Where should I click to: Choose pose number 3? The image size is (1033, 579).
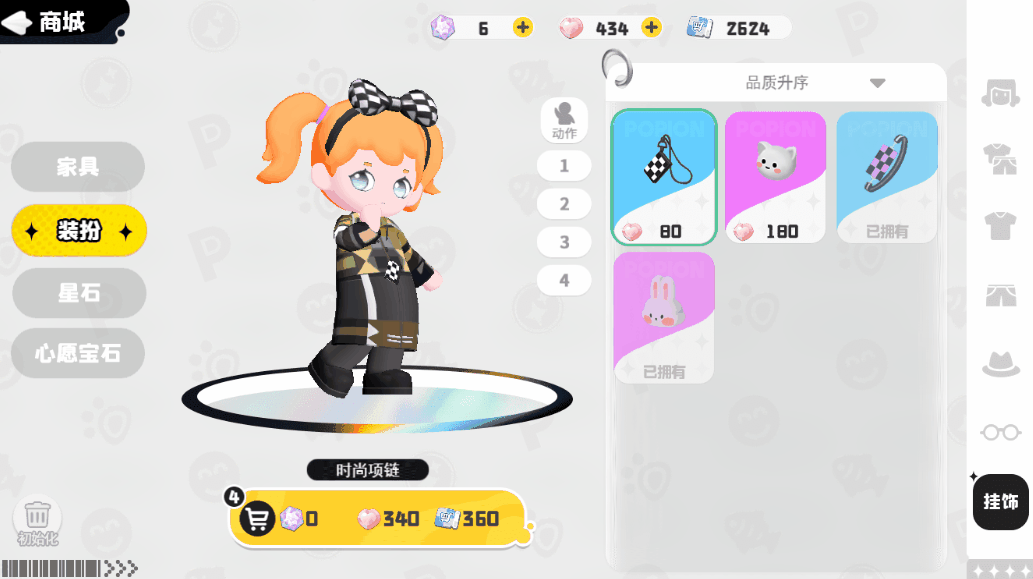pyautogui.click(x=564, y=242)
